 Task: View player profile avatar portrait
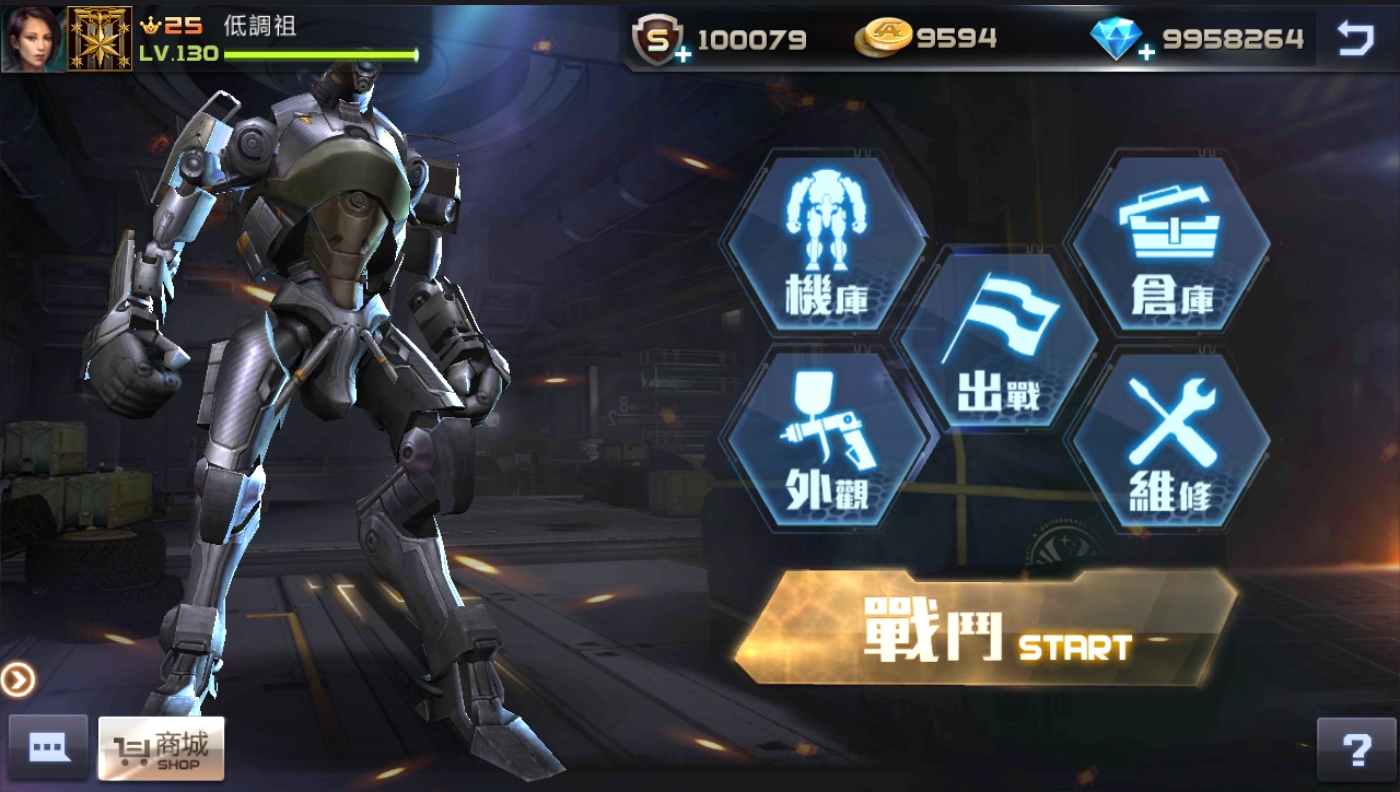click(x=33, y=36)
